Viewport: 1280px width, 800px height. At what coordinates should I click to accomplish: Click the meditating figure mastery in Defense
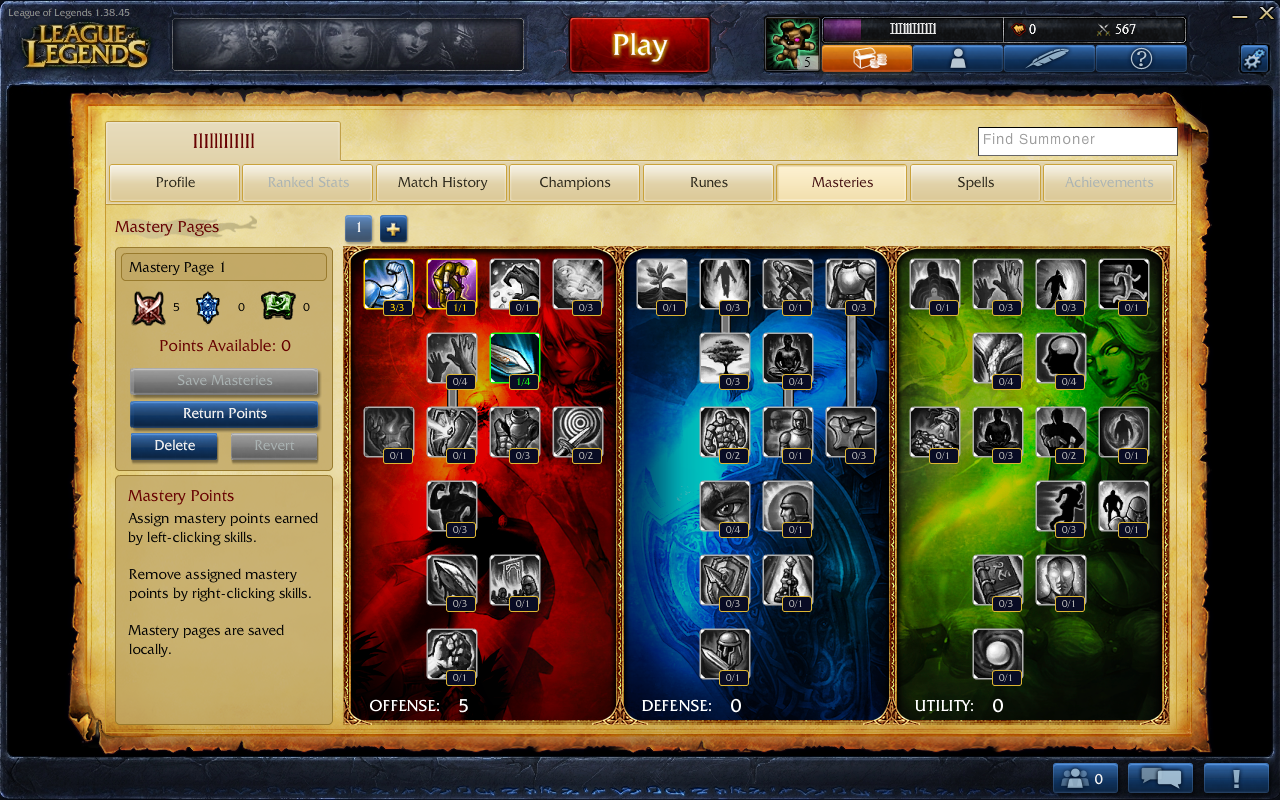[787, 357]
